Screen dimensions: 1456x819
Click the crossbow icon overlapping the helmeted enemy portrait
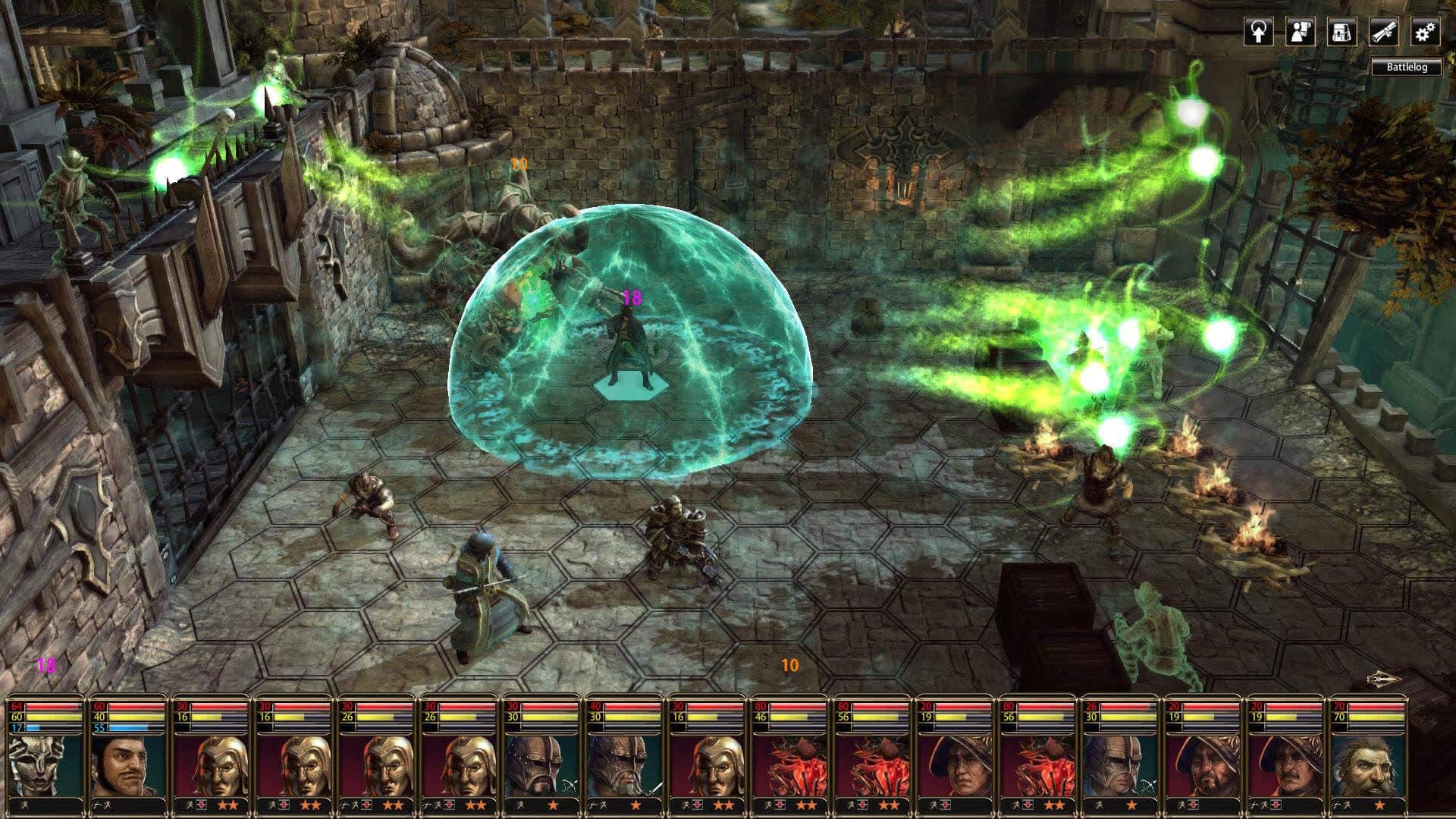coord(570,786)
